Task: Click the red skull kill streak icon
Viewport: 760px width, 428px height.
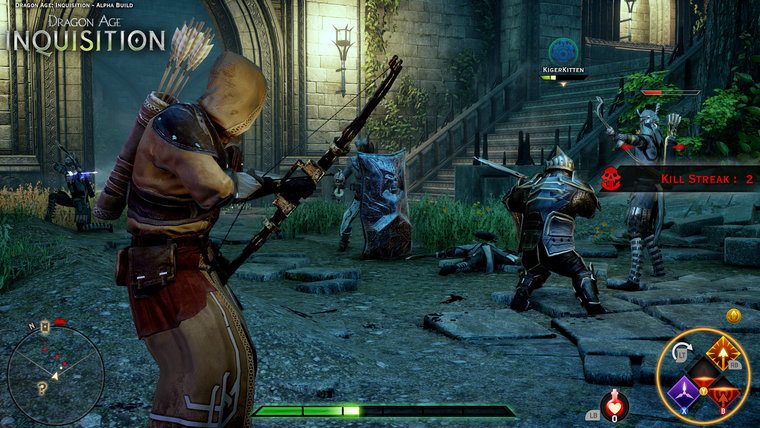Action: coord(610,178)
